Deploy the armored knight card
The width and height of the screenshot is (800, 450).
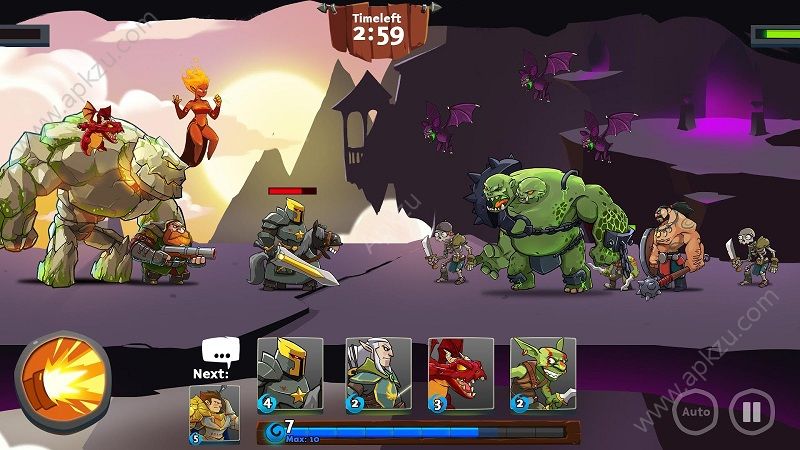coord(290,375)
